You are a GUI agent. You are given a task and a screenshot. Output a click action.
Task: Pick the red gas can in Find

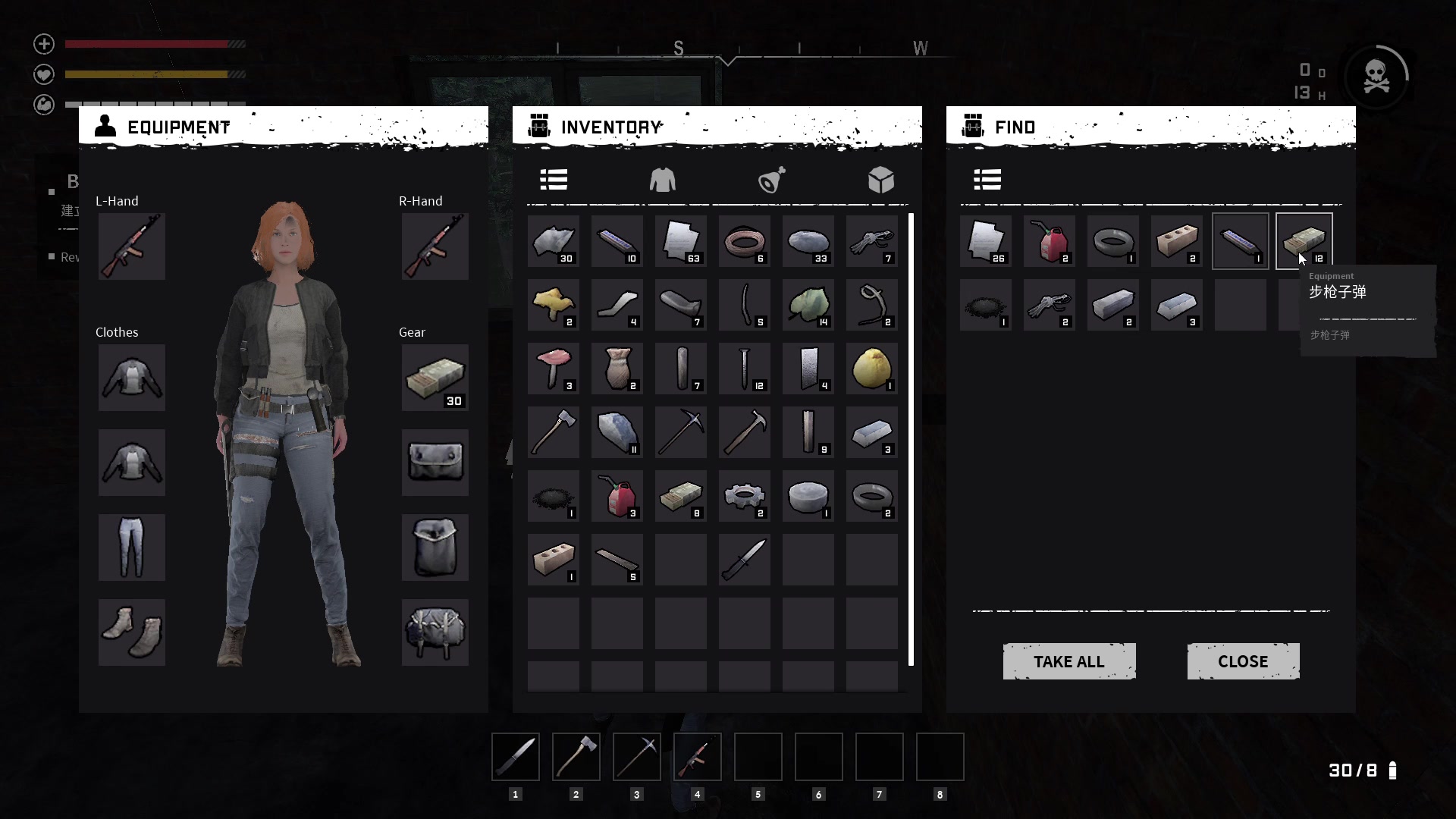coord(1049,241)
